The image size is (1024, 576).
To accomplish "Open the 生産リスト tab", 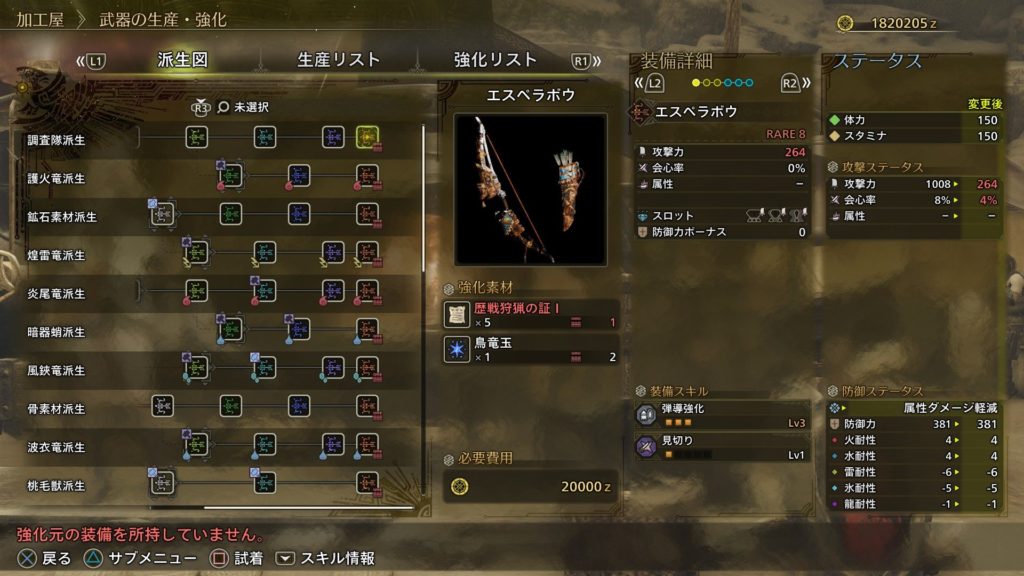I will point(339,60).
